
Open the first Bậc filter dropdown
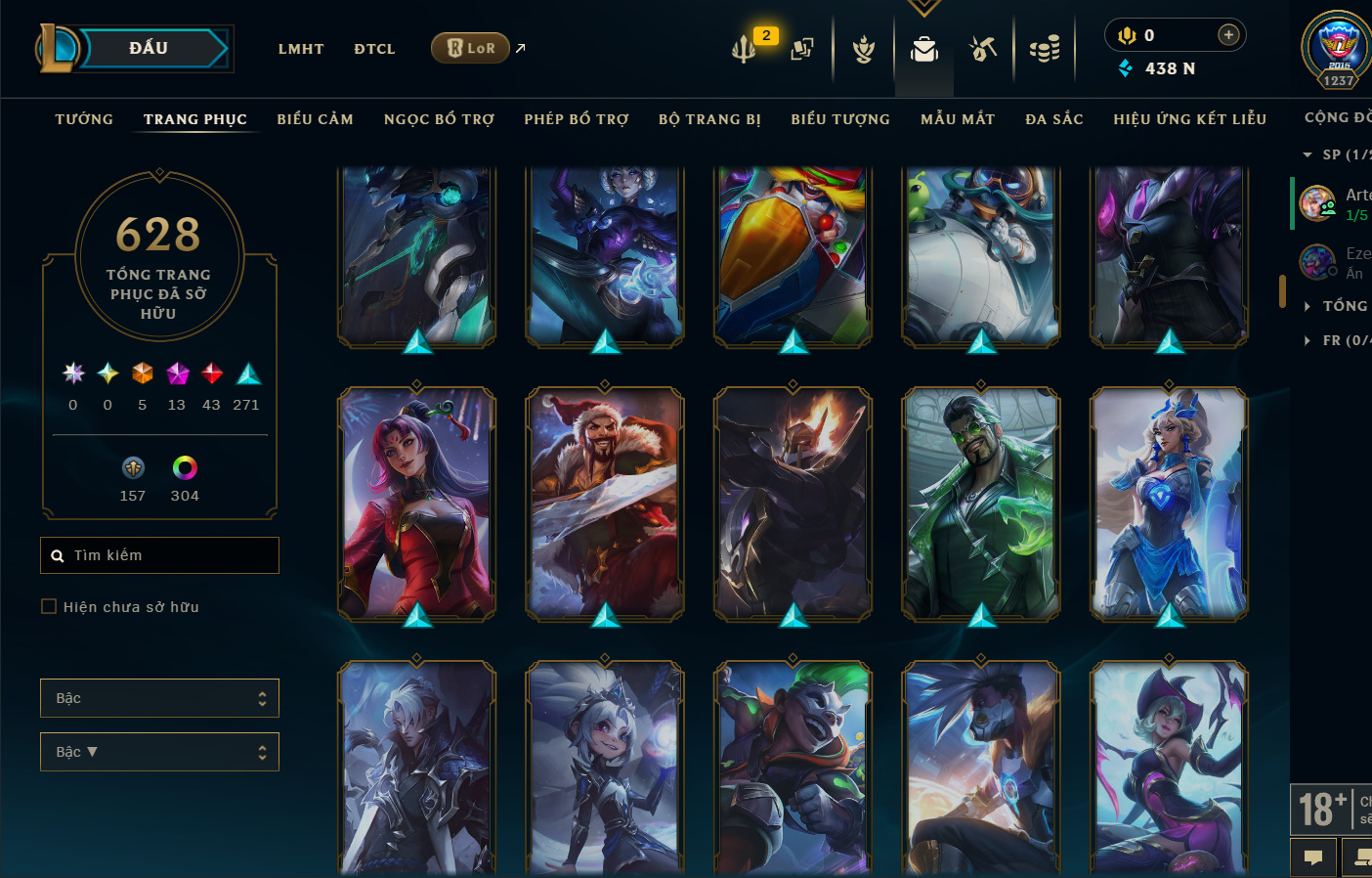[159, 698]
